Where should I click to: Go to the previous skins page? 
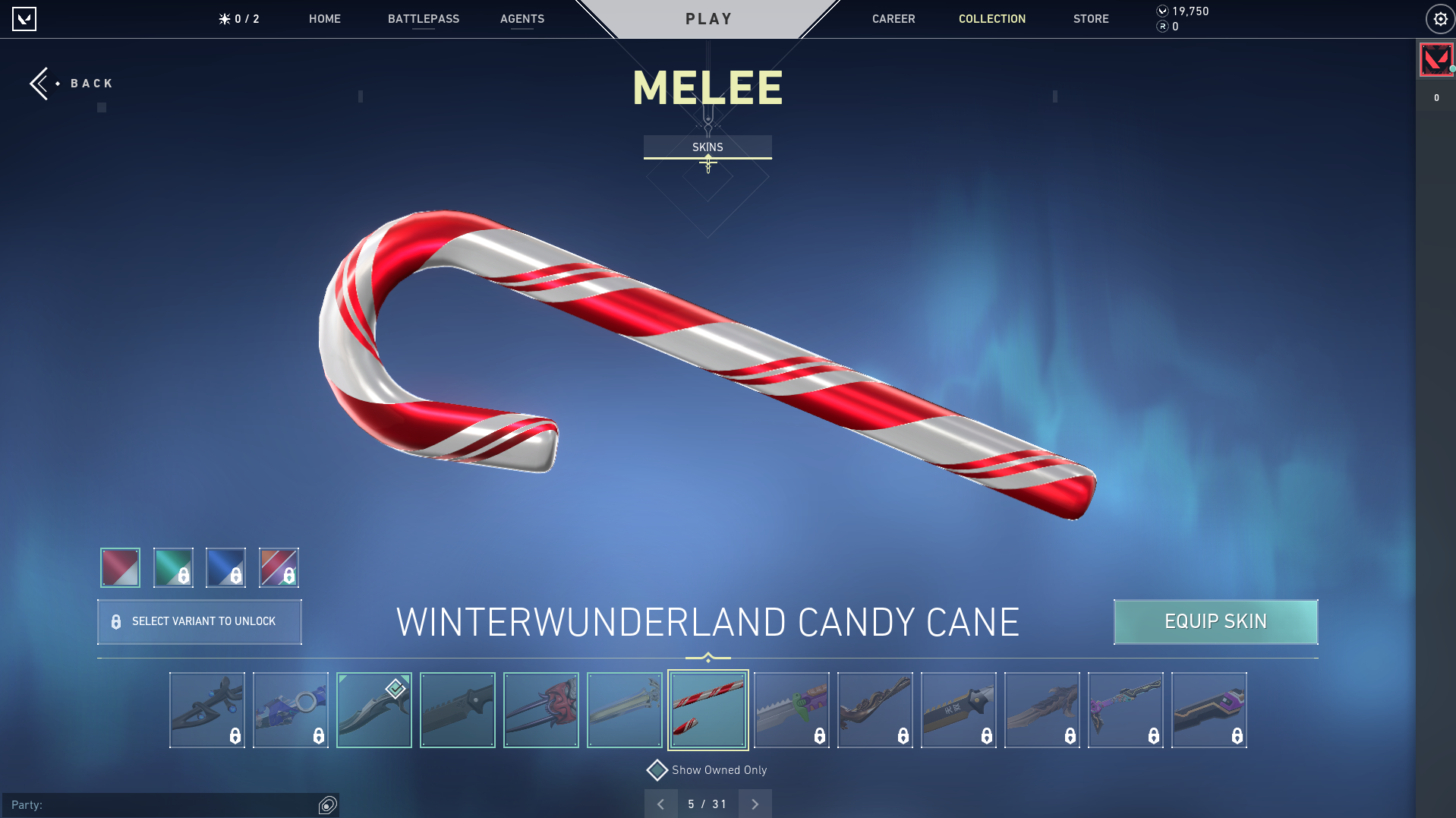[660, 804]
